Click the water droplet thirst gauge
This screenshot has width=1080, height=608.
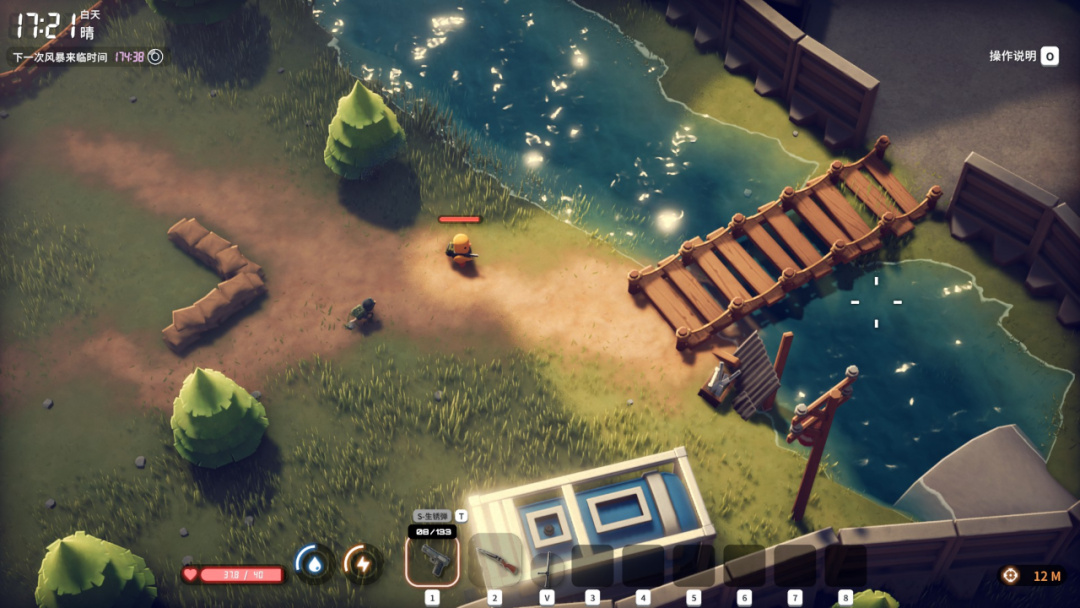(x=314, y=564)
